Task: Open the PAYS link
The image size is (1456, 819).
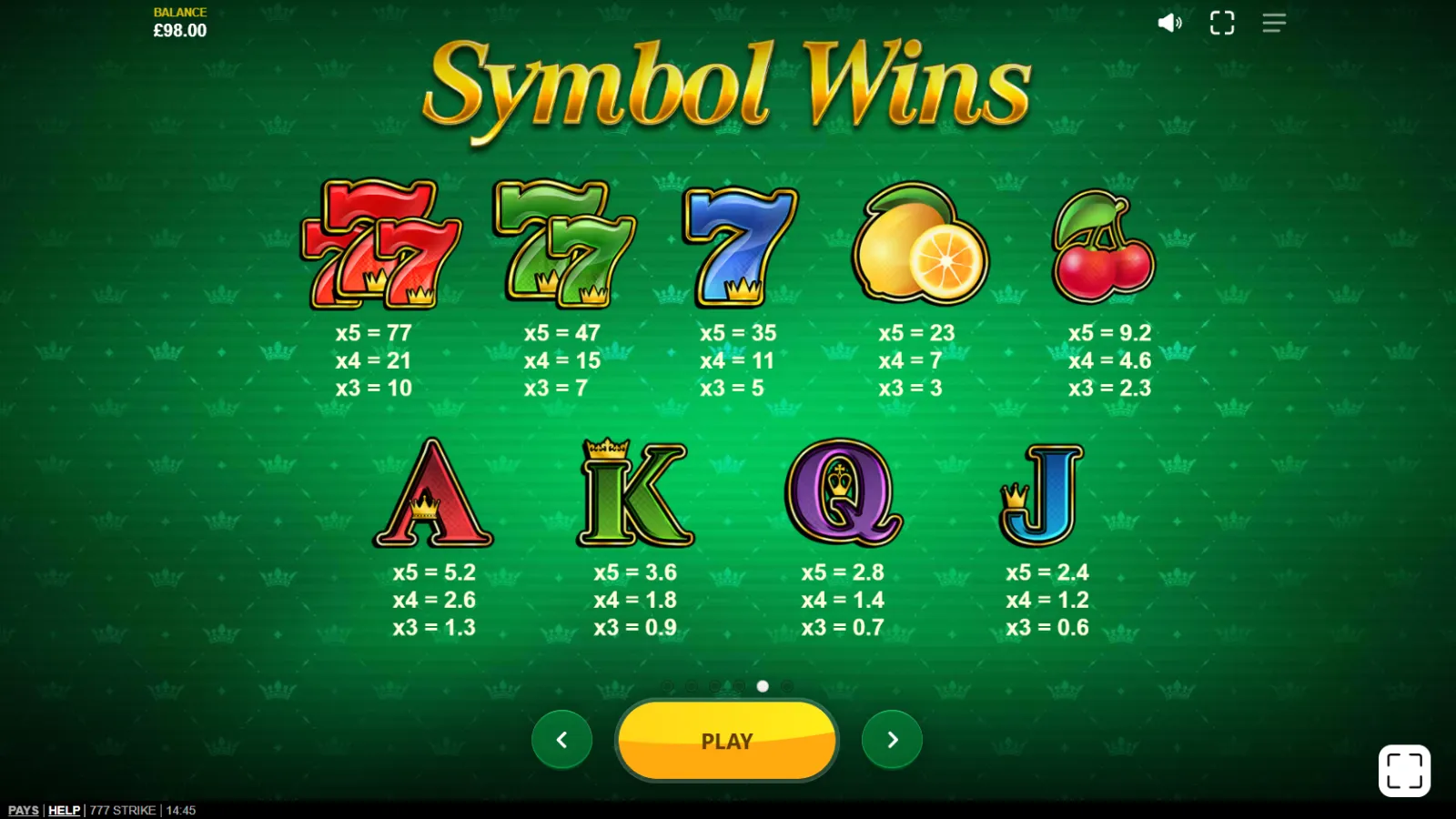Action: tap(24, 810)
